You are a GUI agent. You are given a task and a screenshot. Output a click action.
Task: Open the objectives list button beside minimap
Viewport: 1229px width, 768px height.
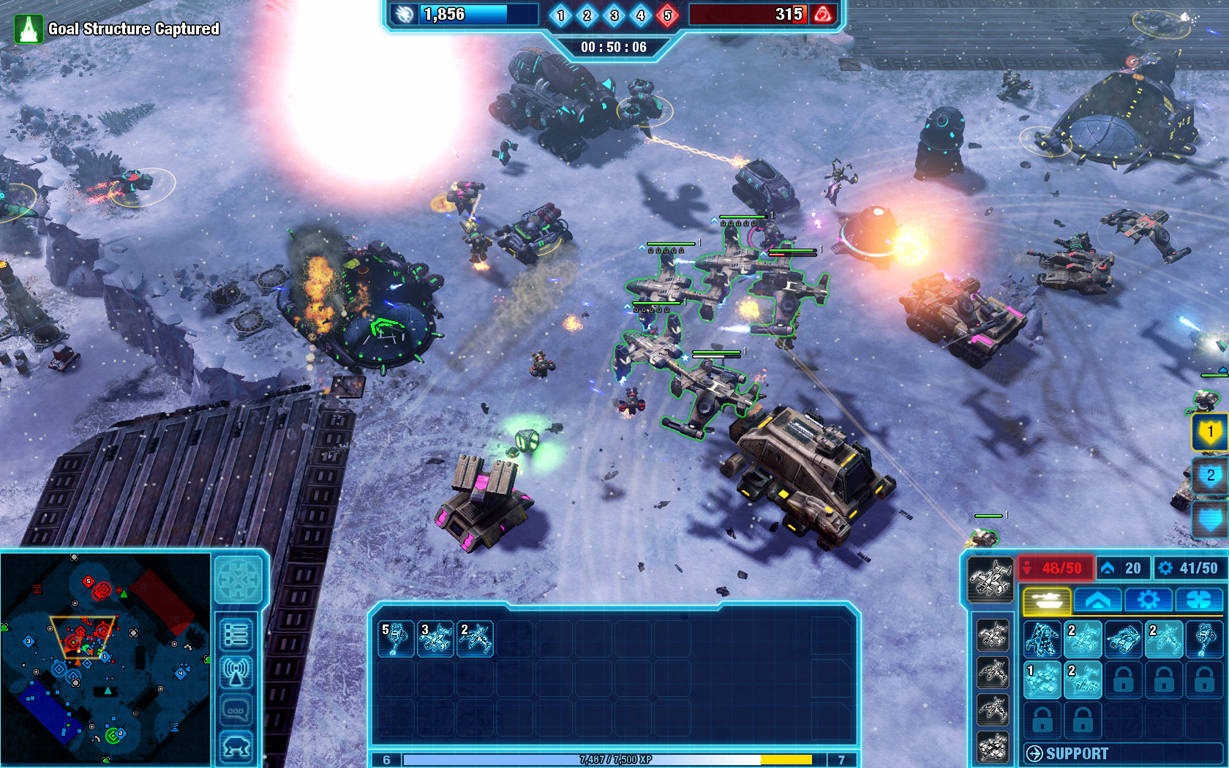tap(237, 634)
